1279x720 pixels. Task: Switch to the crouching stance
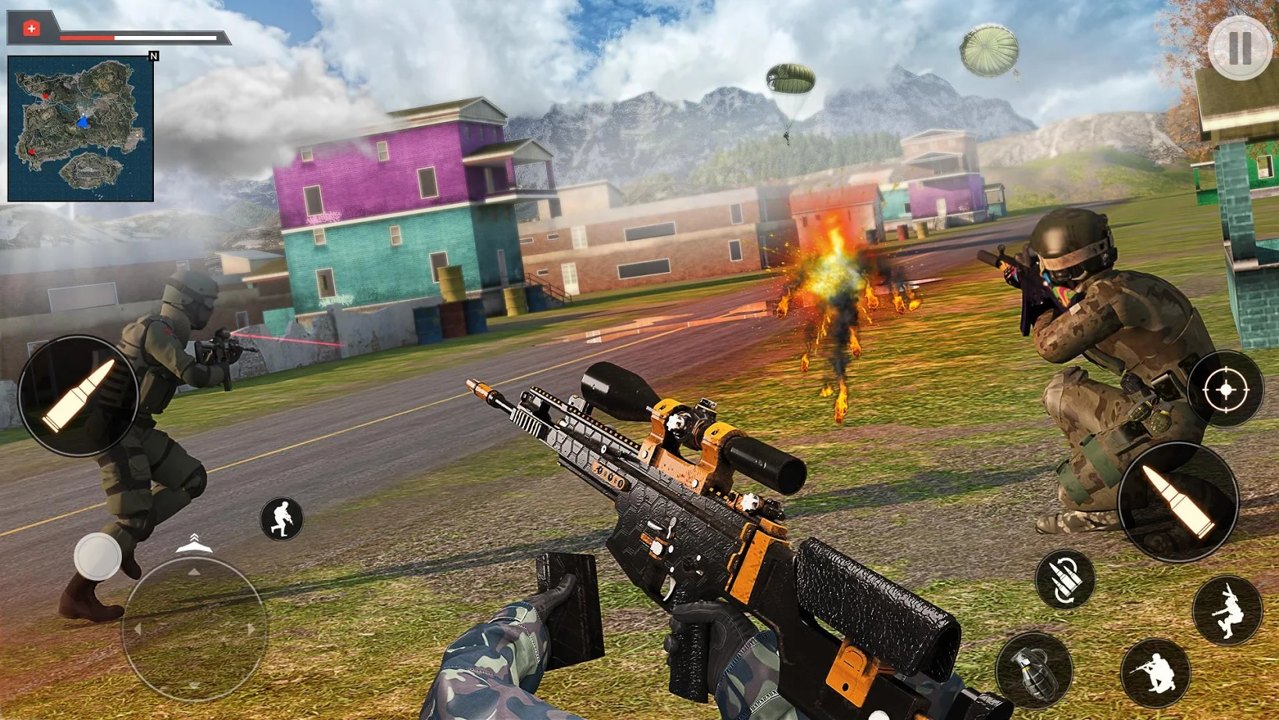coord(1155,673)
